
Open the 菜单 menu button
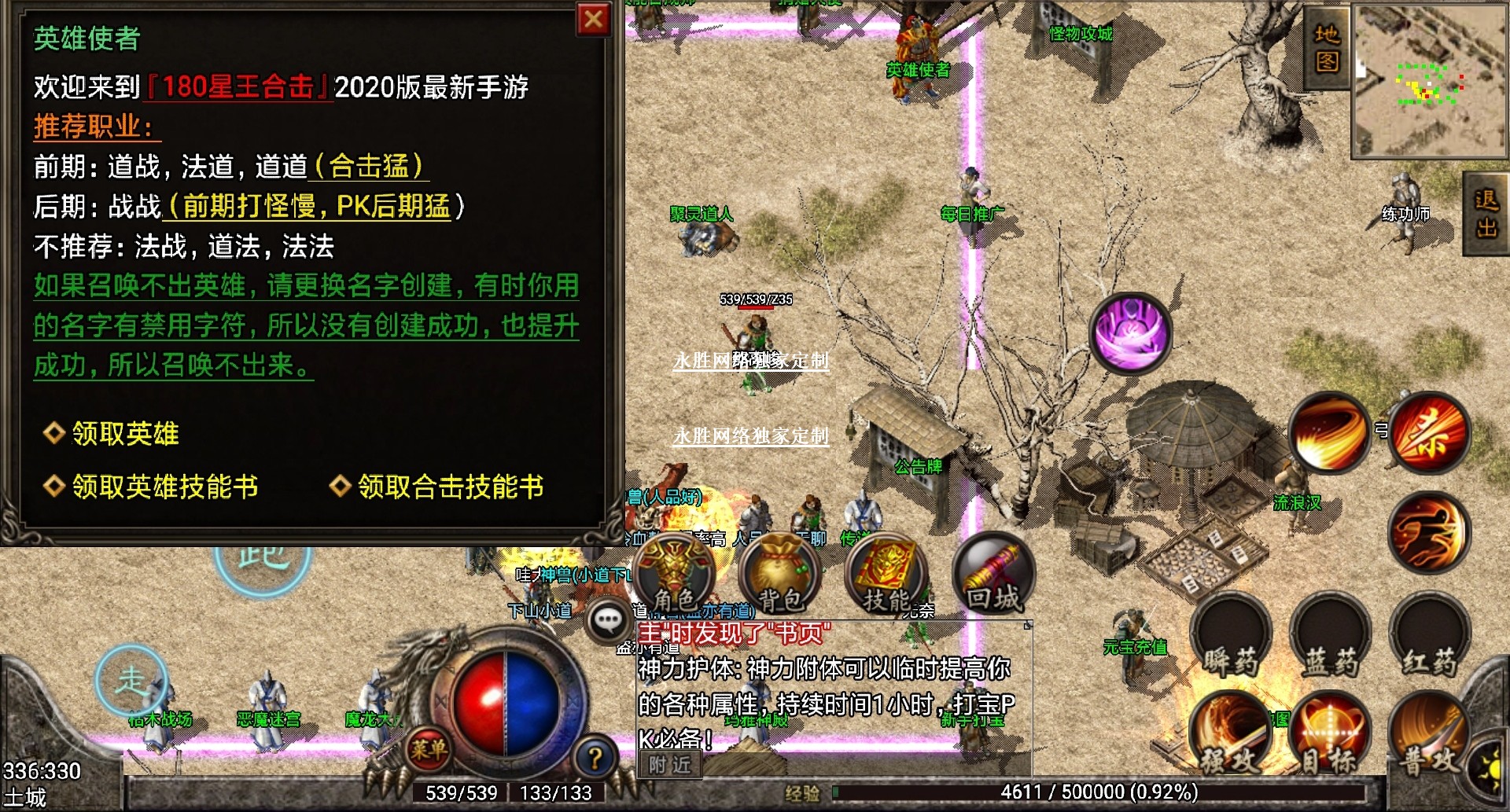429,749
